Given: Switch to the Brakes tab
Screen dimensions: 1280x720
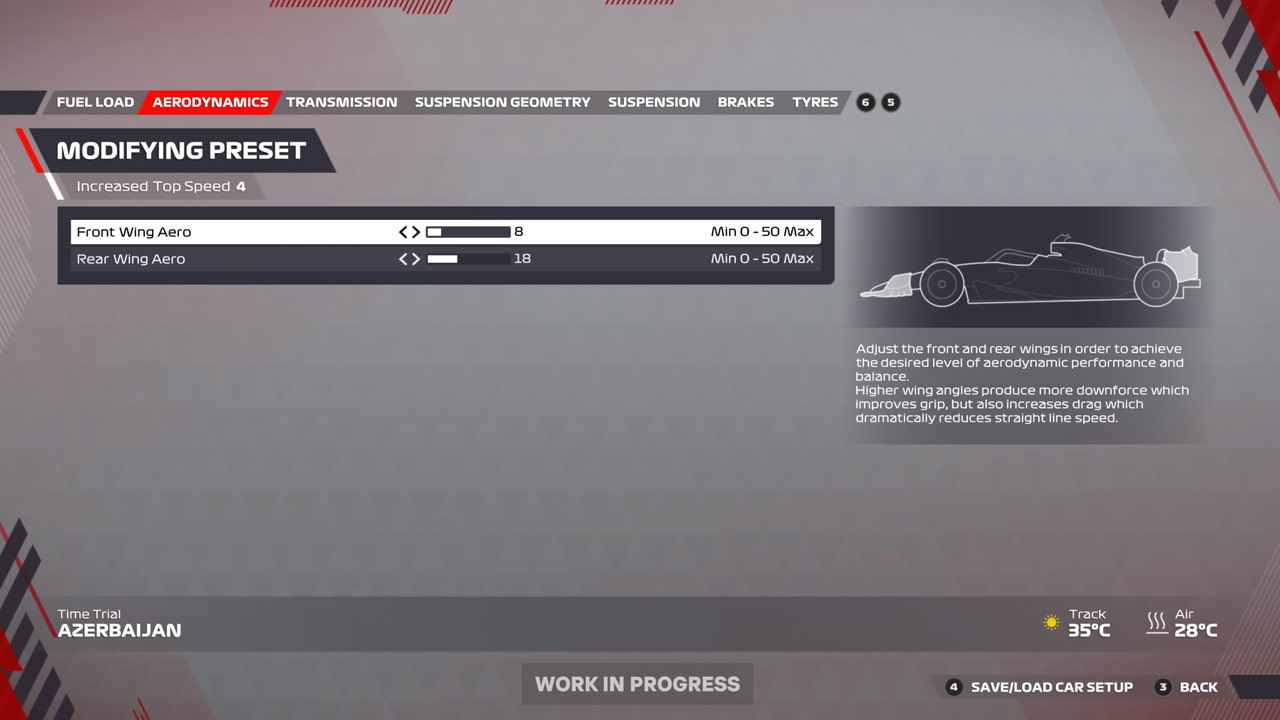Looking at the screenshot, I should (x=746, y=102).
